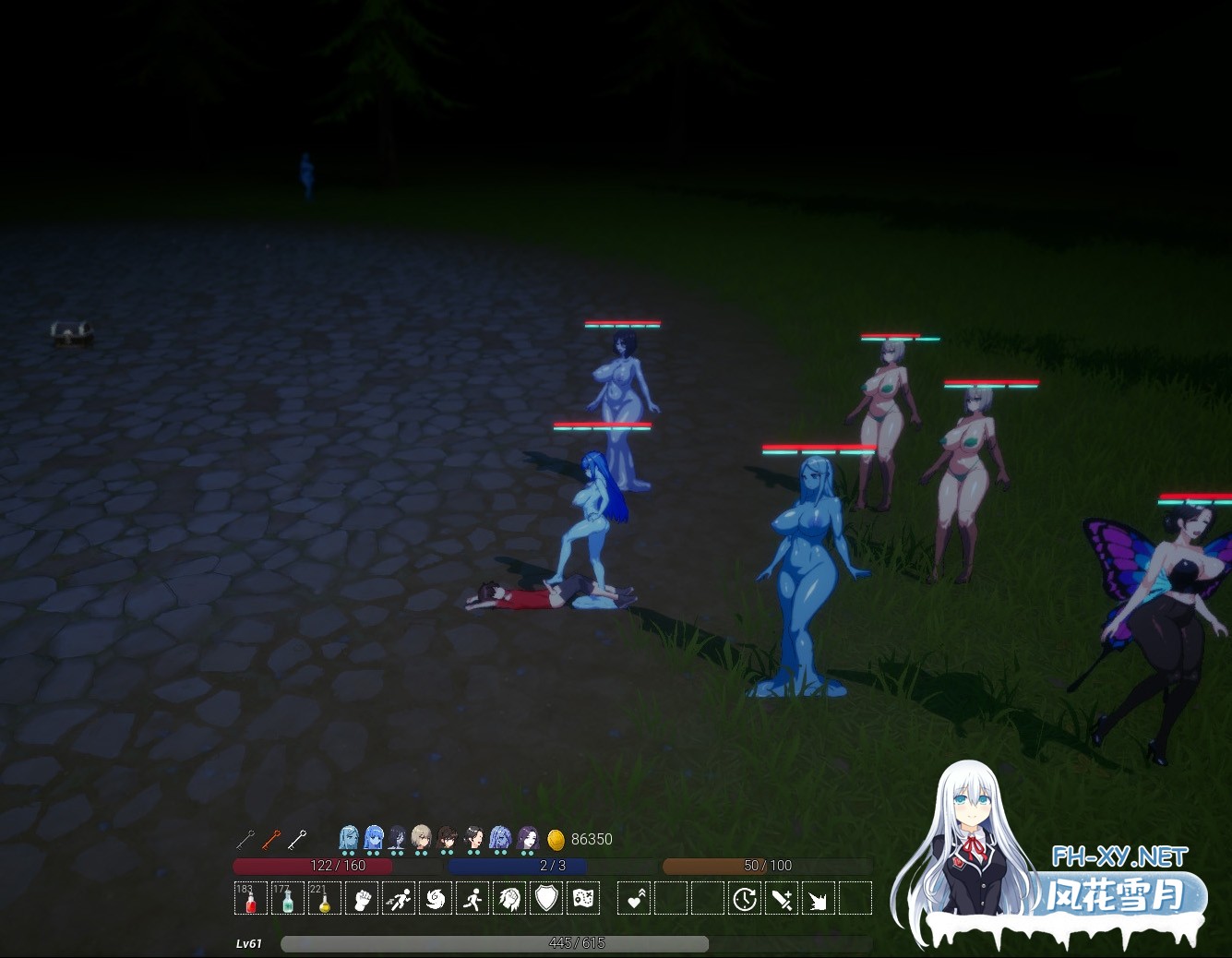Image resolution: width=1232 pixels, height=958 pixels.
Task: Activate the fist punch skill
Action: coord(362,898)
